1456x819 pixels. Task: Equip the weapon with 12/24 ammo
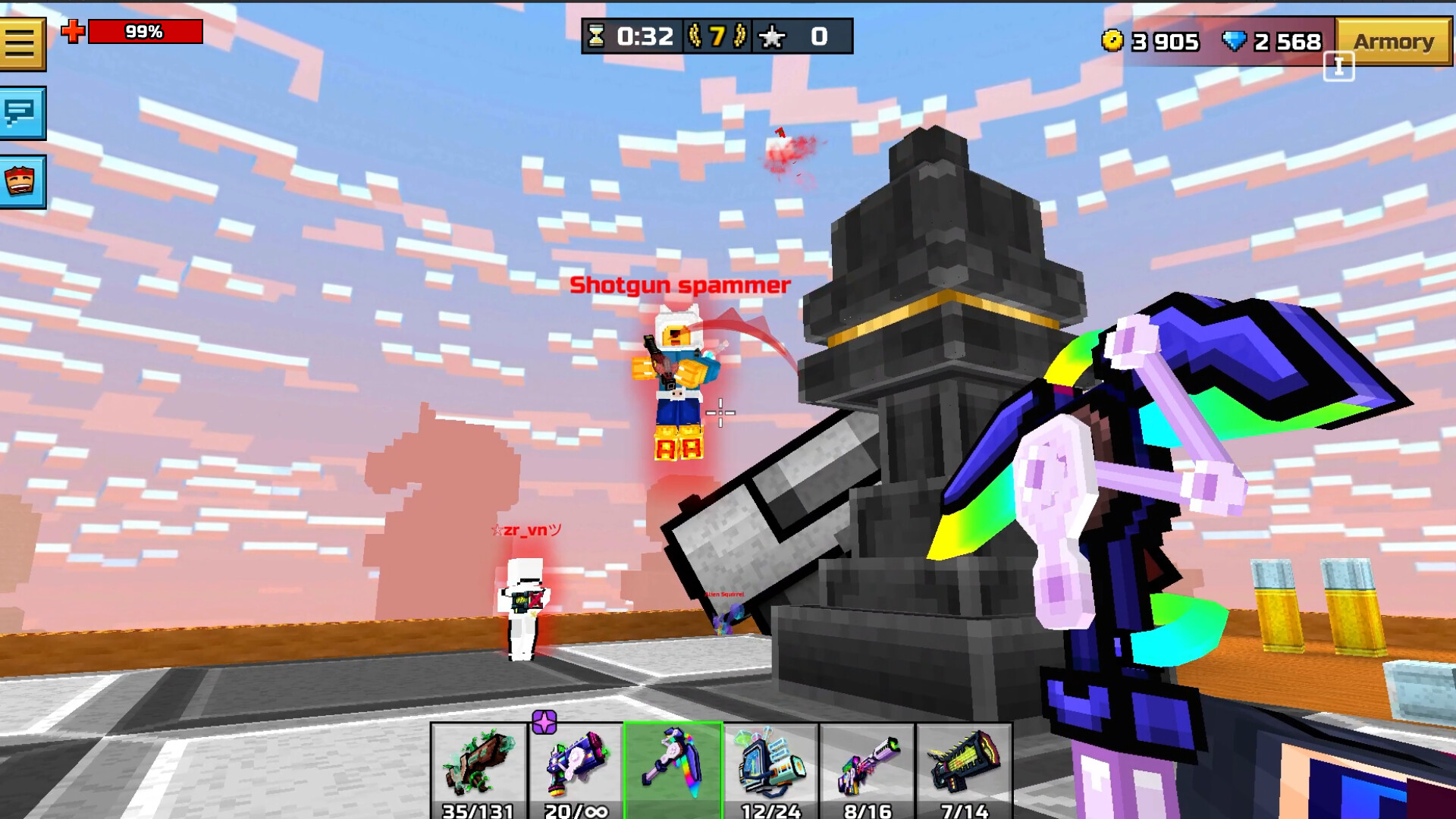(x=770, y=766)
